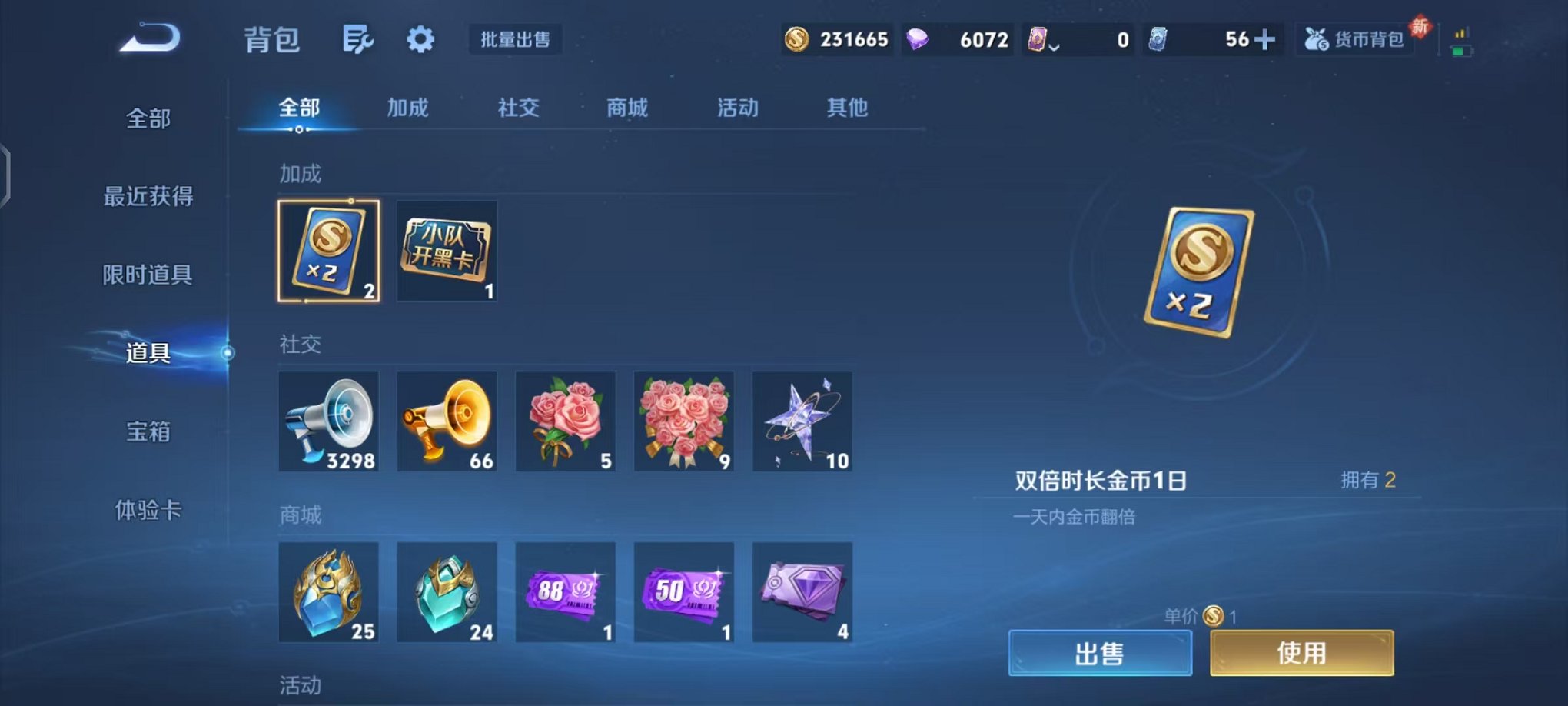Image resolution: width=1568 pixels, height=706 pixels.
Task: Select the settings gear icon
Action: point(420,39)
